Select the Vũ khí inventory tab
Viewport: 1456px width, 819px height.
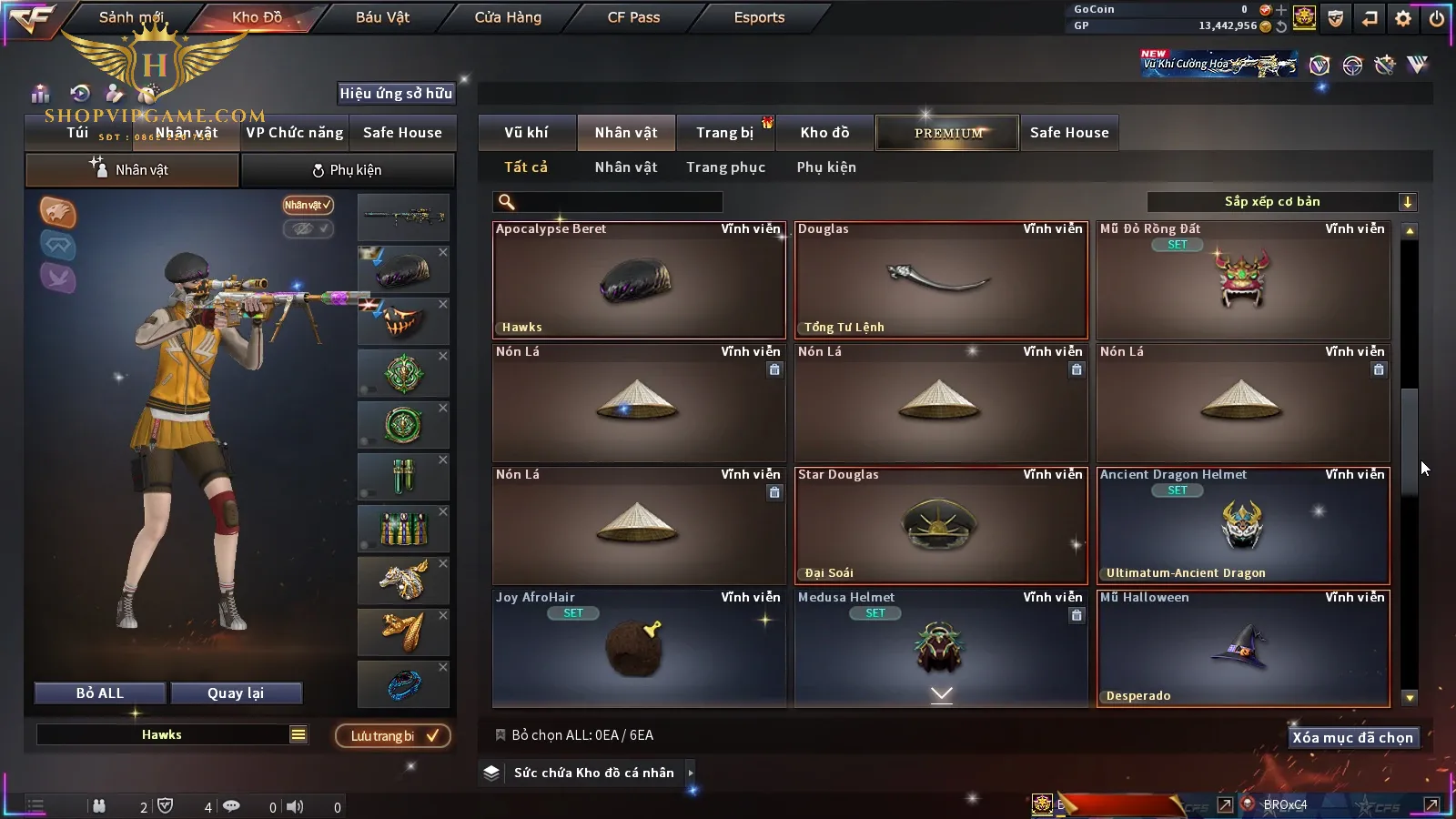tap(527, 133)
